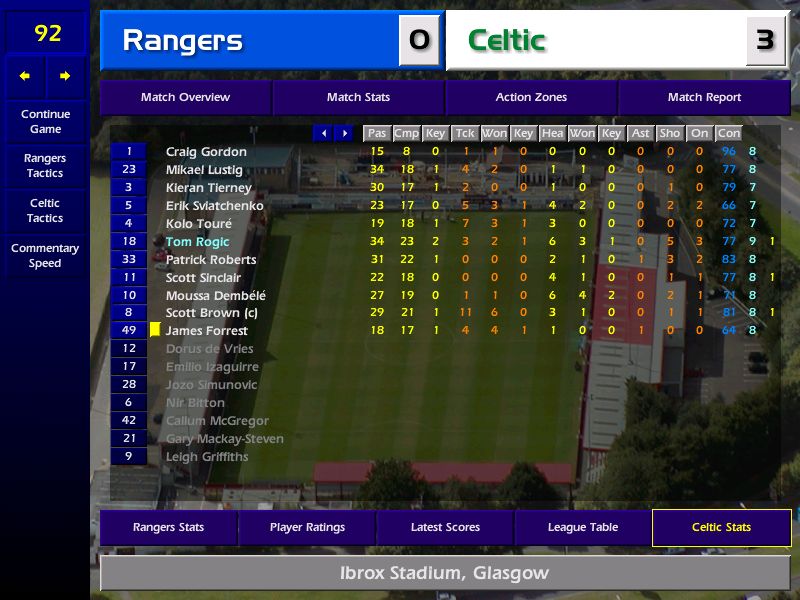Show the Match Stats tab

pos(358,97)
